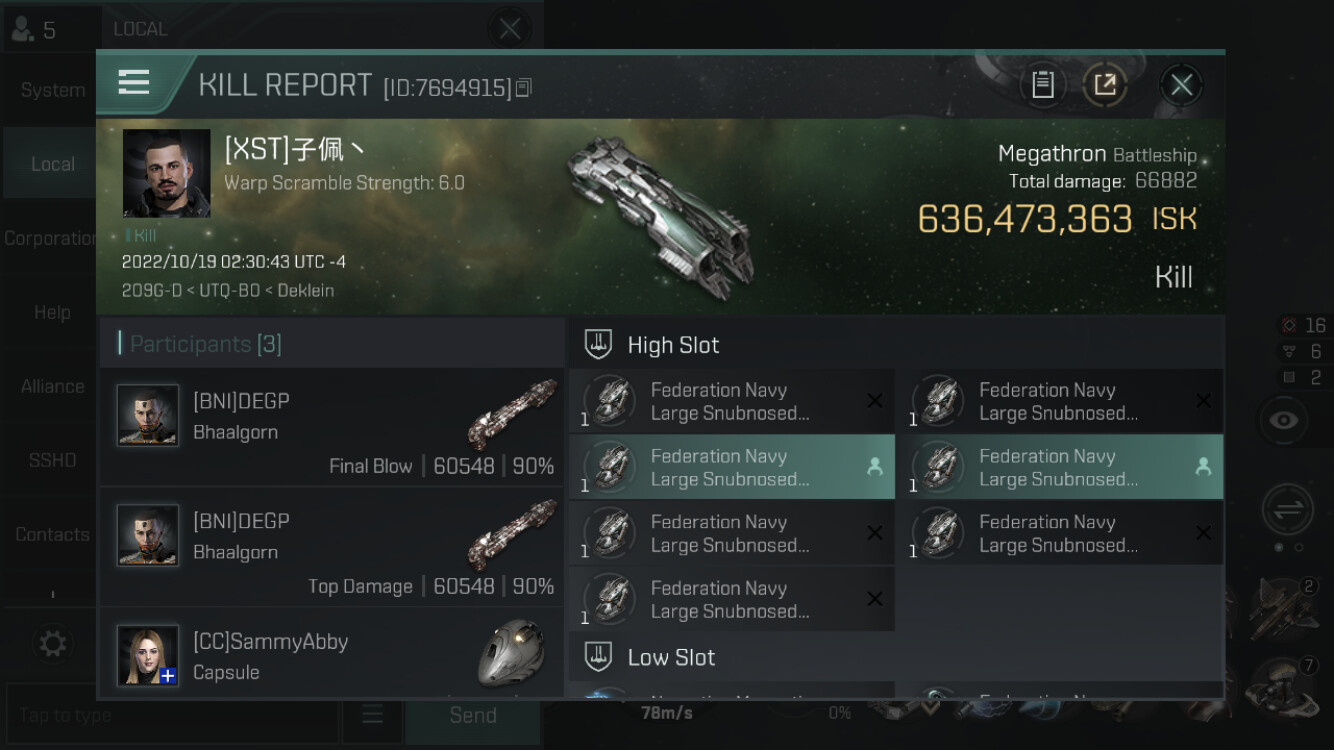Switch to the Local chat channel
Viewport: 1334px width, 750px height.
click(x=52, y=164)
